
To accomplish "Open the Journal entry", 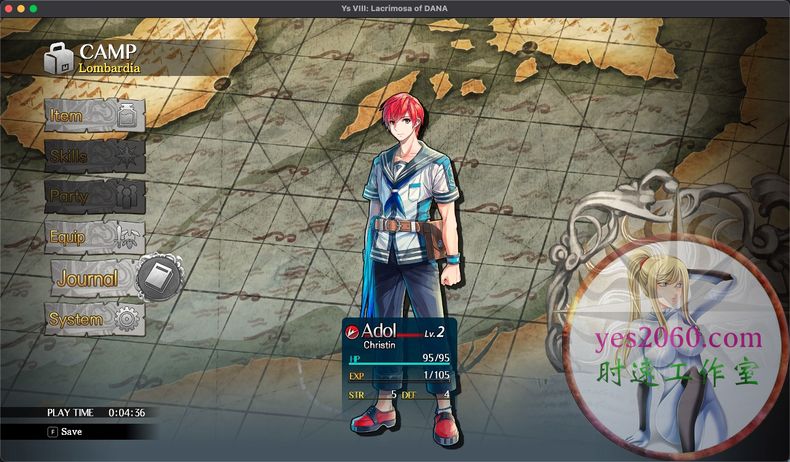I will [x=112, y=279].
